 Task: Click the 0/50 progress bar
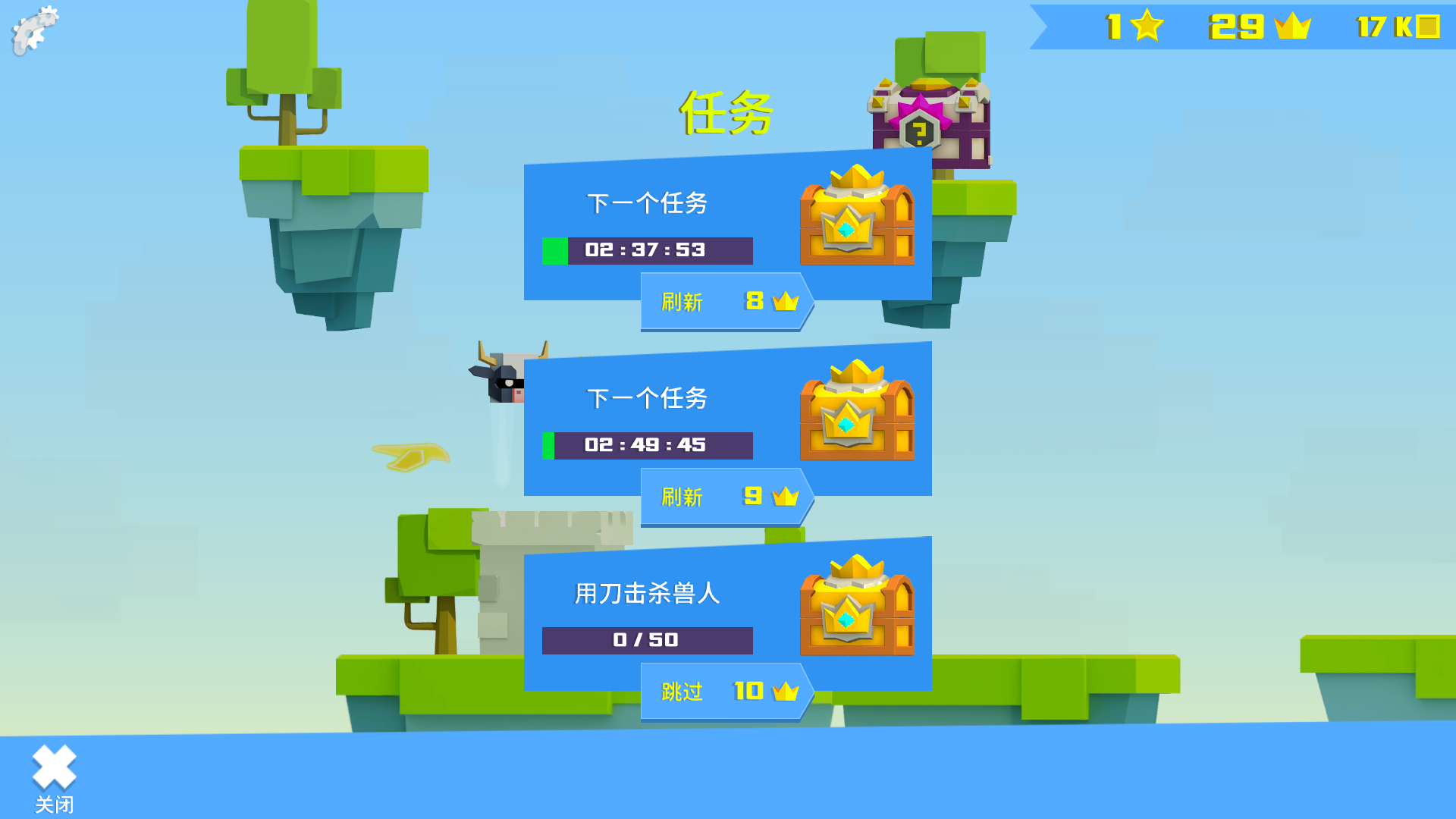tap(648, 640)
